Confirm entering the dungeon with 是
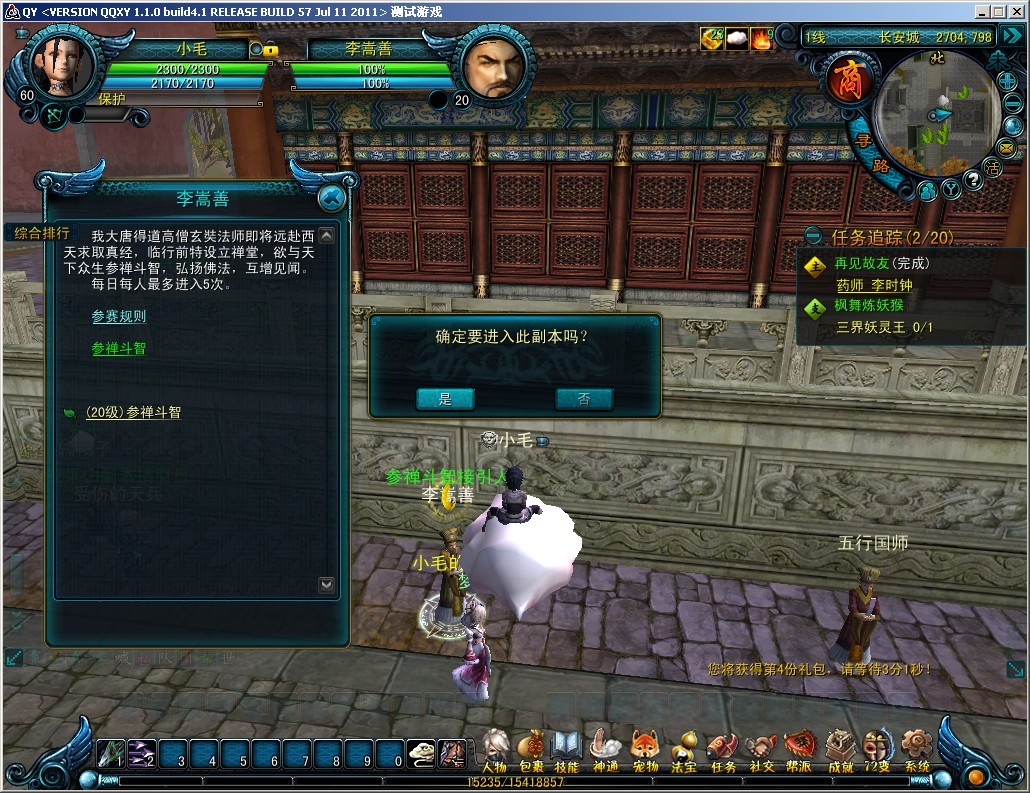This screenshot has height=793, width=1030. (x=445, y=399)
